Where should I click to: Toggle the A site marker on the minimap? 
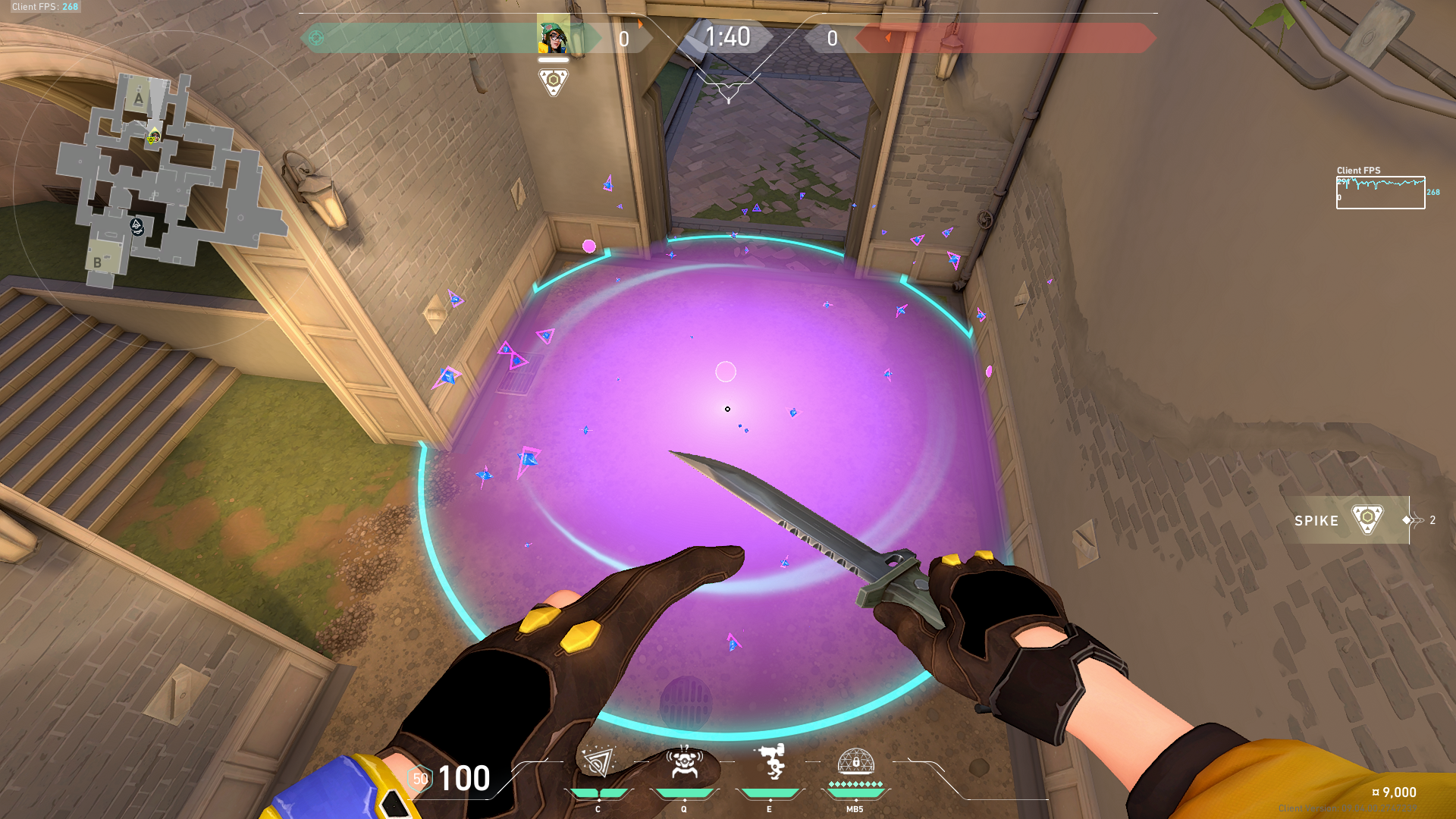[138, 98]
